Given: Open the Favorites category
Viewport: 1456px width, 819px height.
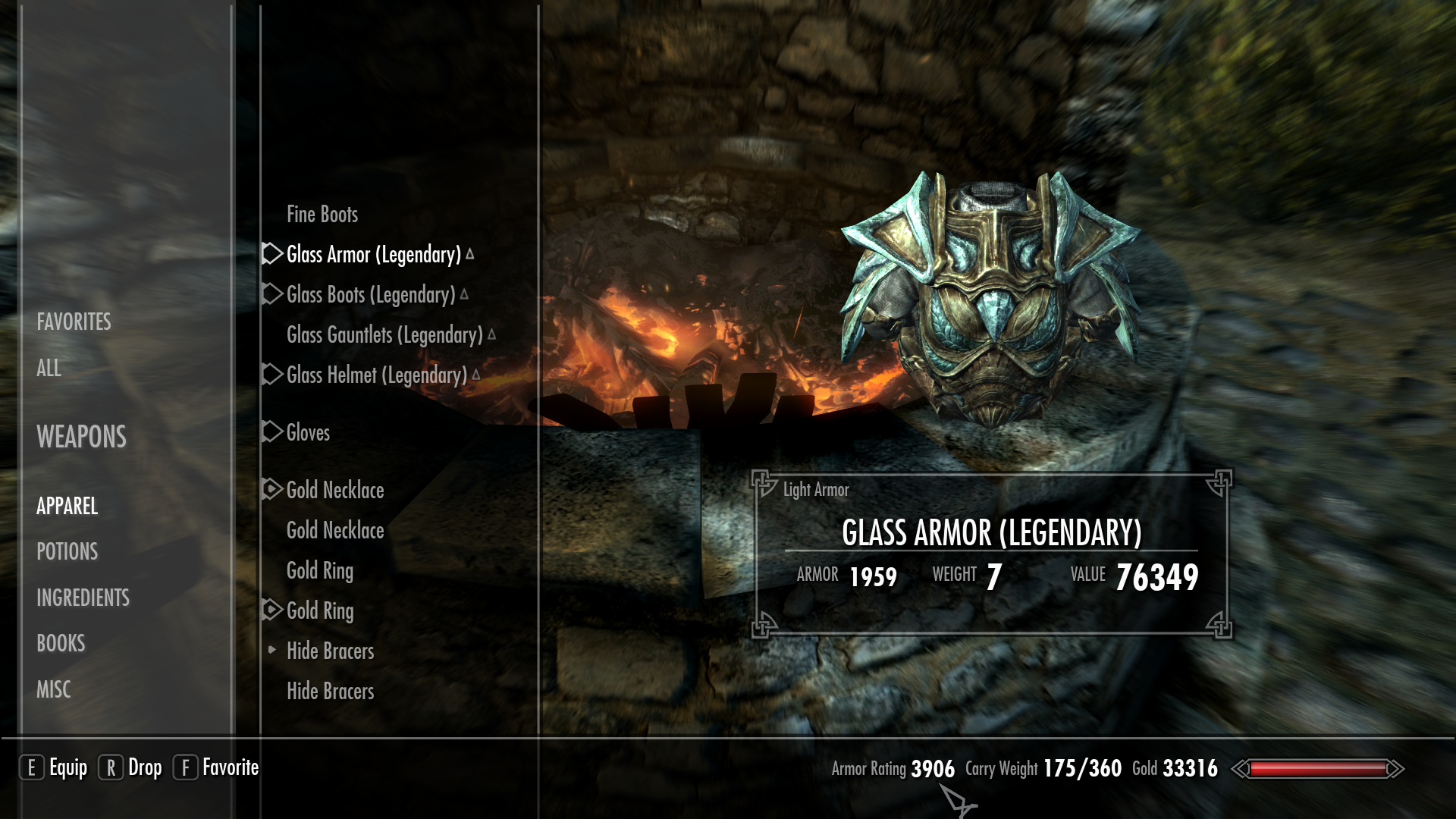Looking at the screenshot, I should [74, 322].
